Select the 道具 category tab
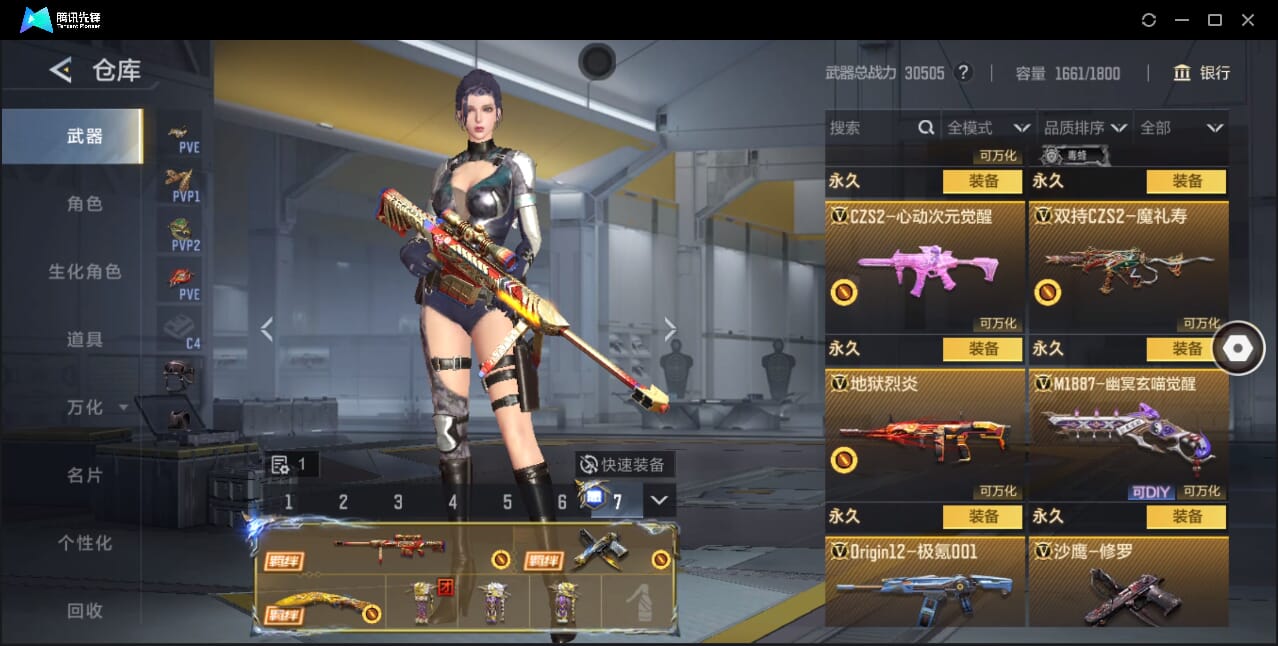Image resolution: width=1278 pixels, height=646 pixels. (x=85, y=340)
